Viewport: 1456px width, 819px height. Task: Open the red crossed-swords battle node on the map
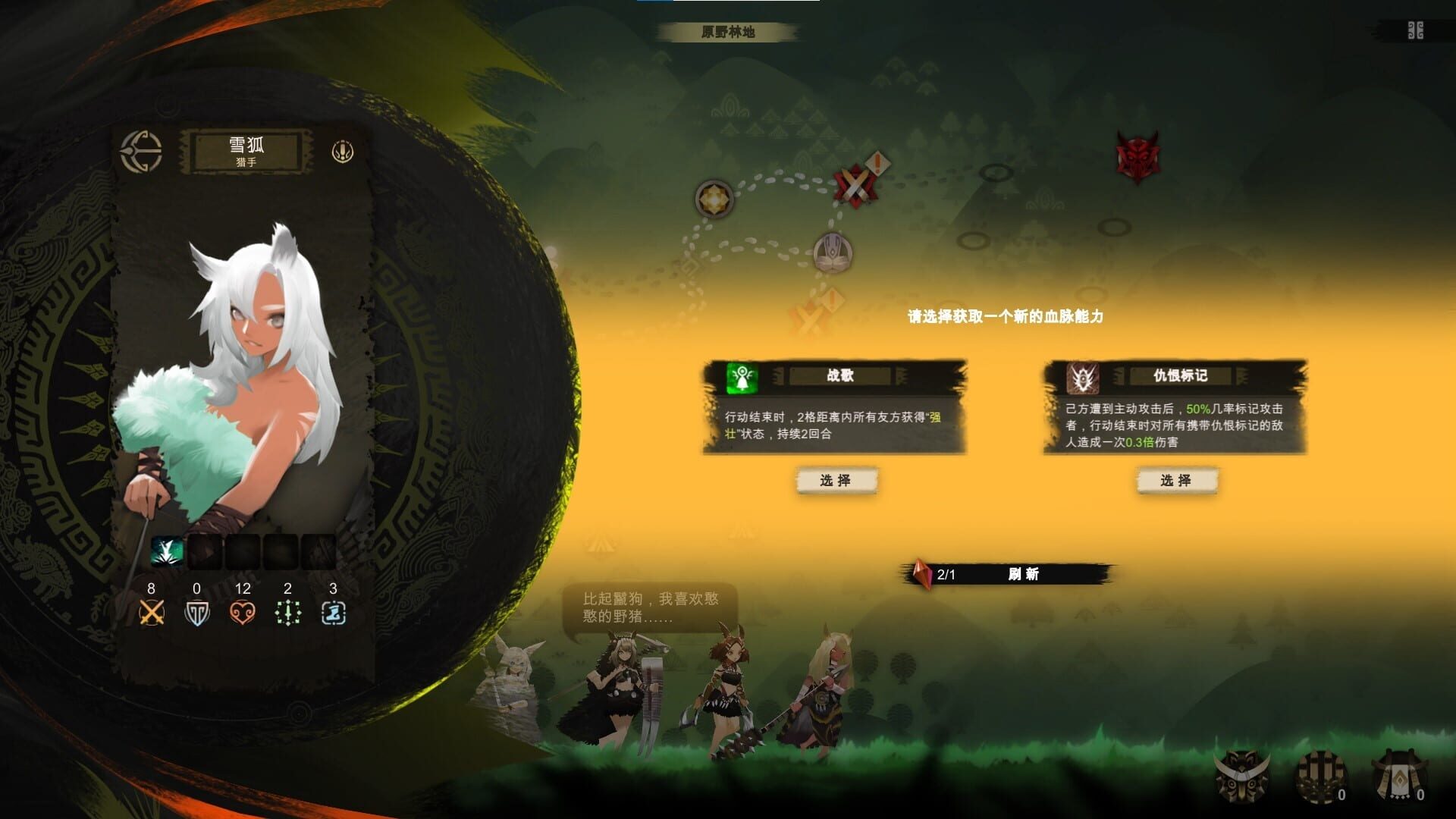pos(856,182)
